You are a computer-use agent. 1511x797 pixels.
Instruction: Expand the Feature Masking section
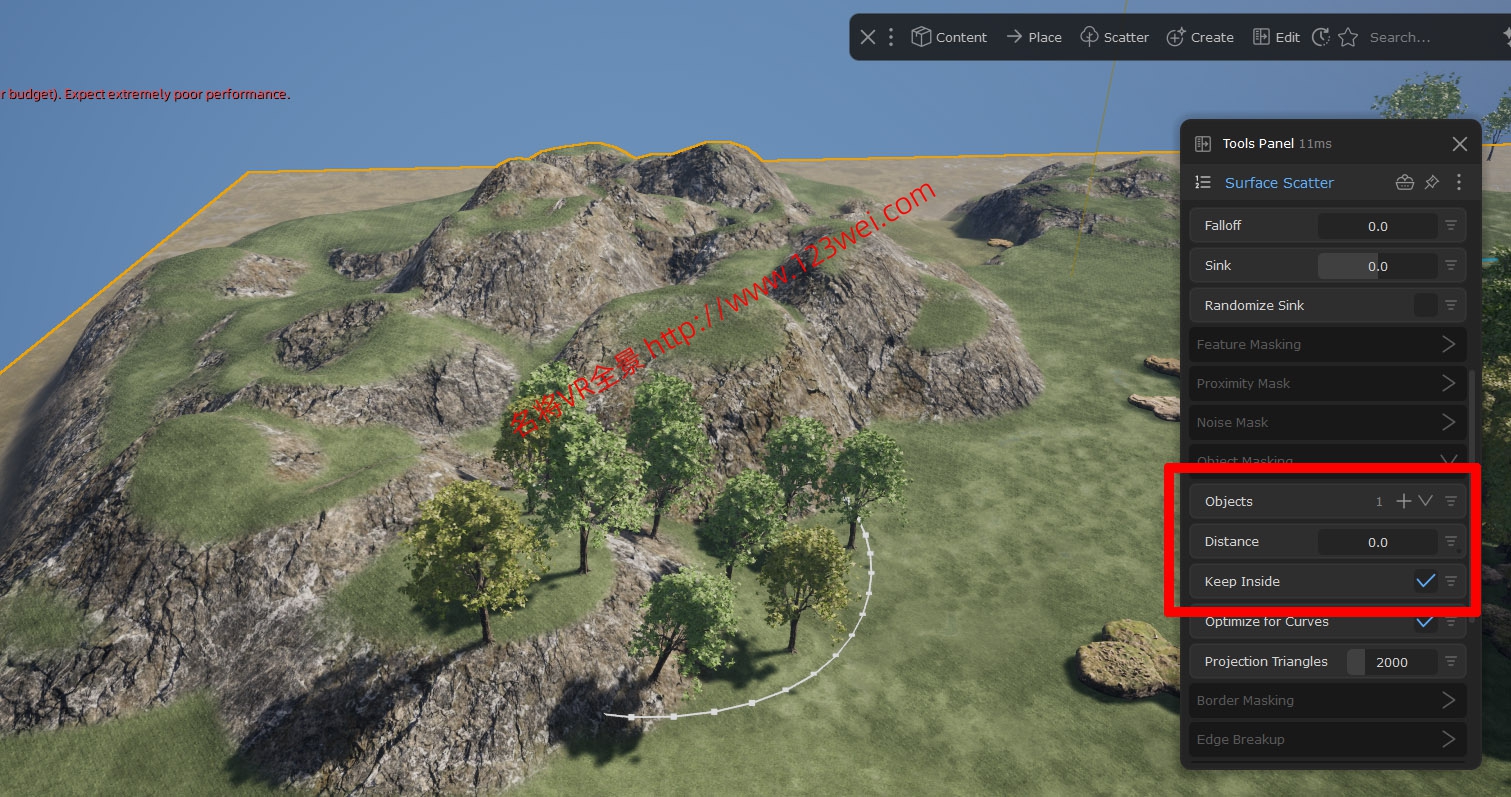click(x=1448, y=344)
